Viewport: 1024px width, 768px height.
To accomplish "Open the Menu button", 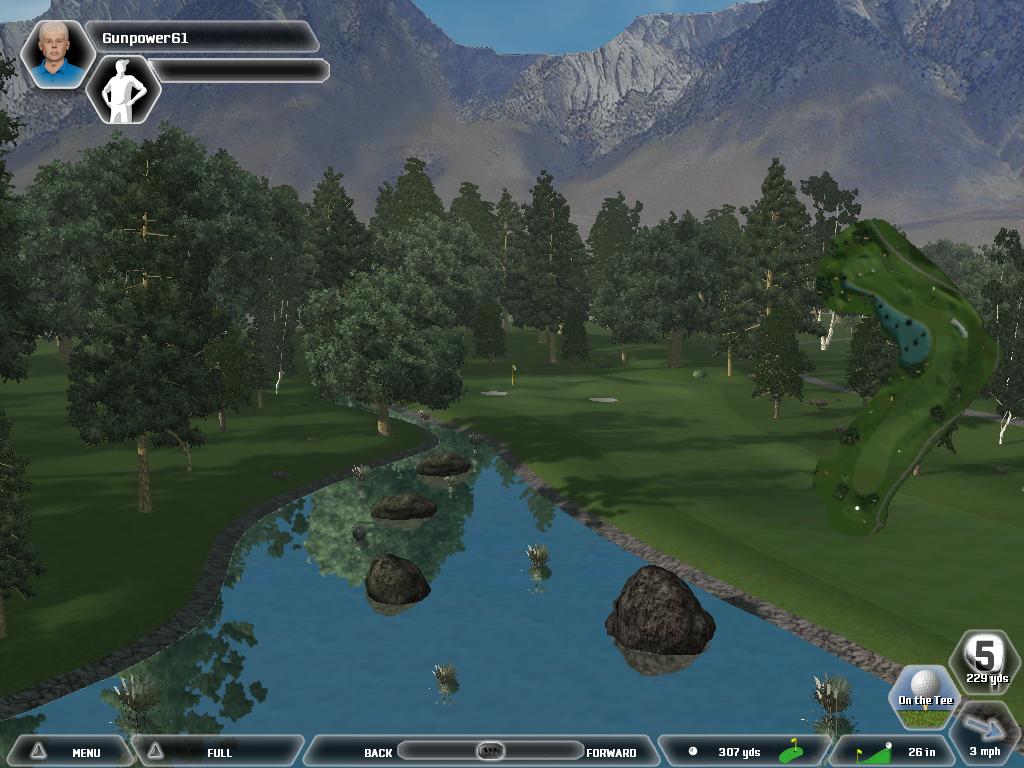I will tap(70, 752).
